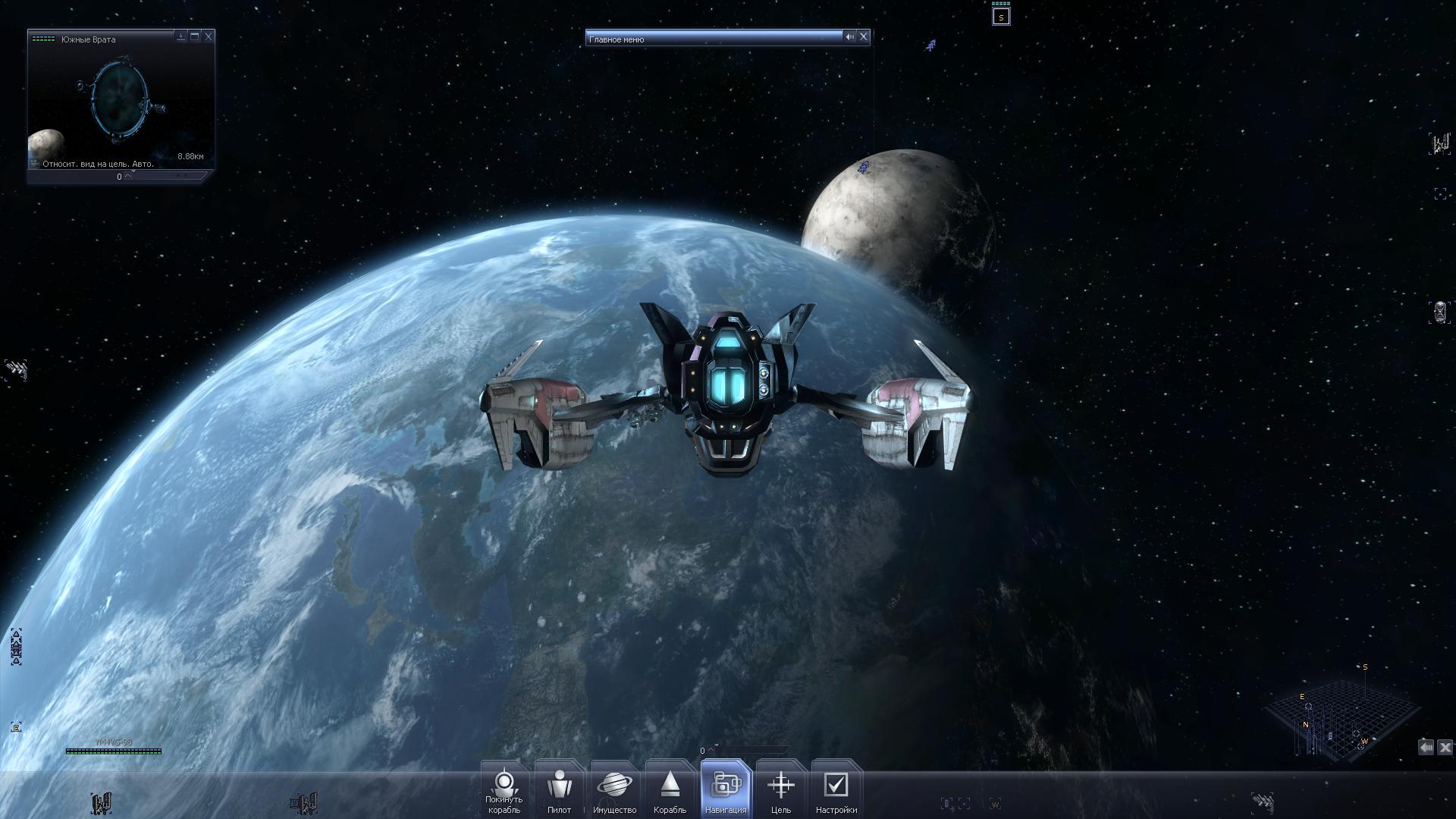Screen dimensions: 1456x819
Task: Open the Цель targeting menu
Action: point(780,790)
